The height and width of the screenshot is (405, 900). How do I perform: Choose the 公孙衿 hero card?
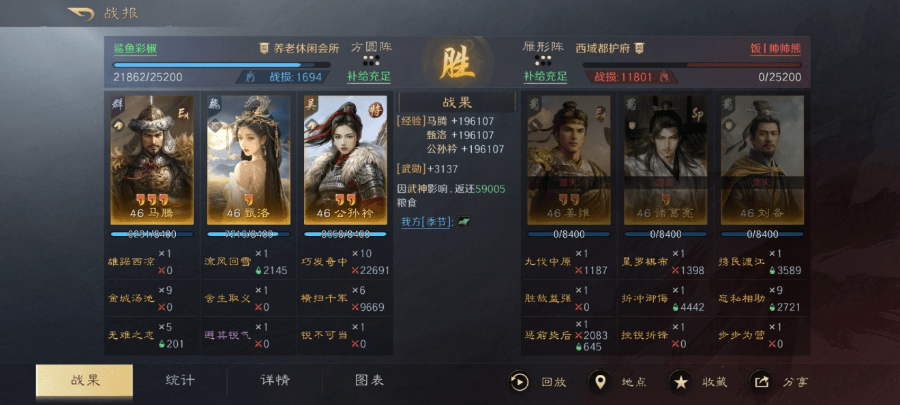pos(345,160)
